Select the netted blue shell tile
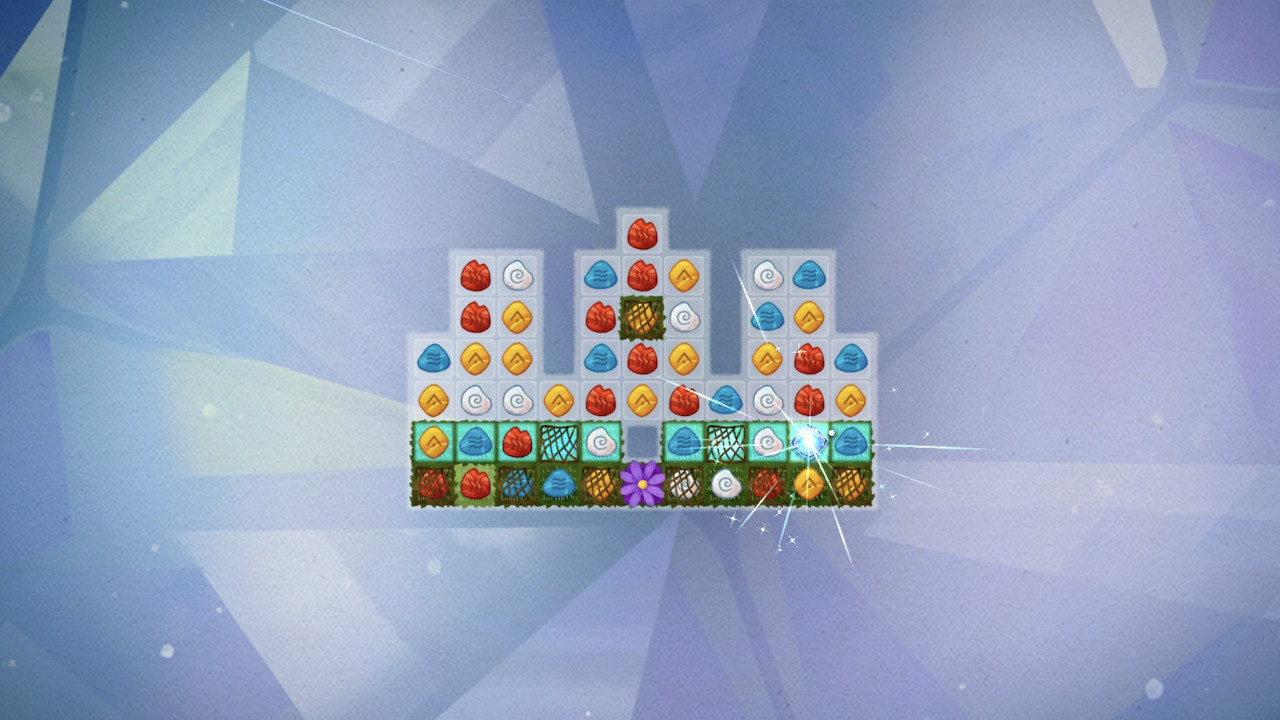1280x720 pixels. point(516,485)
